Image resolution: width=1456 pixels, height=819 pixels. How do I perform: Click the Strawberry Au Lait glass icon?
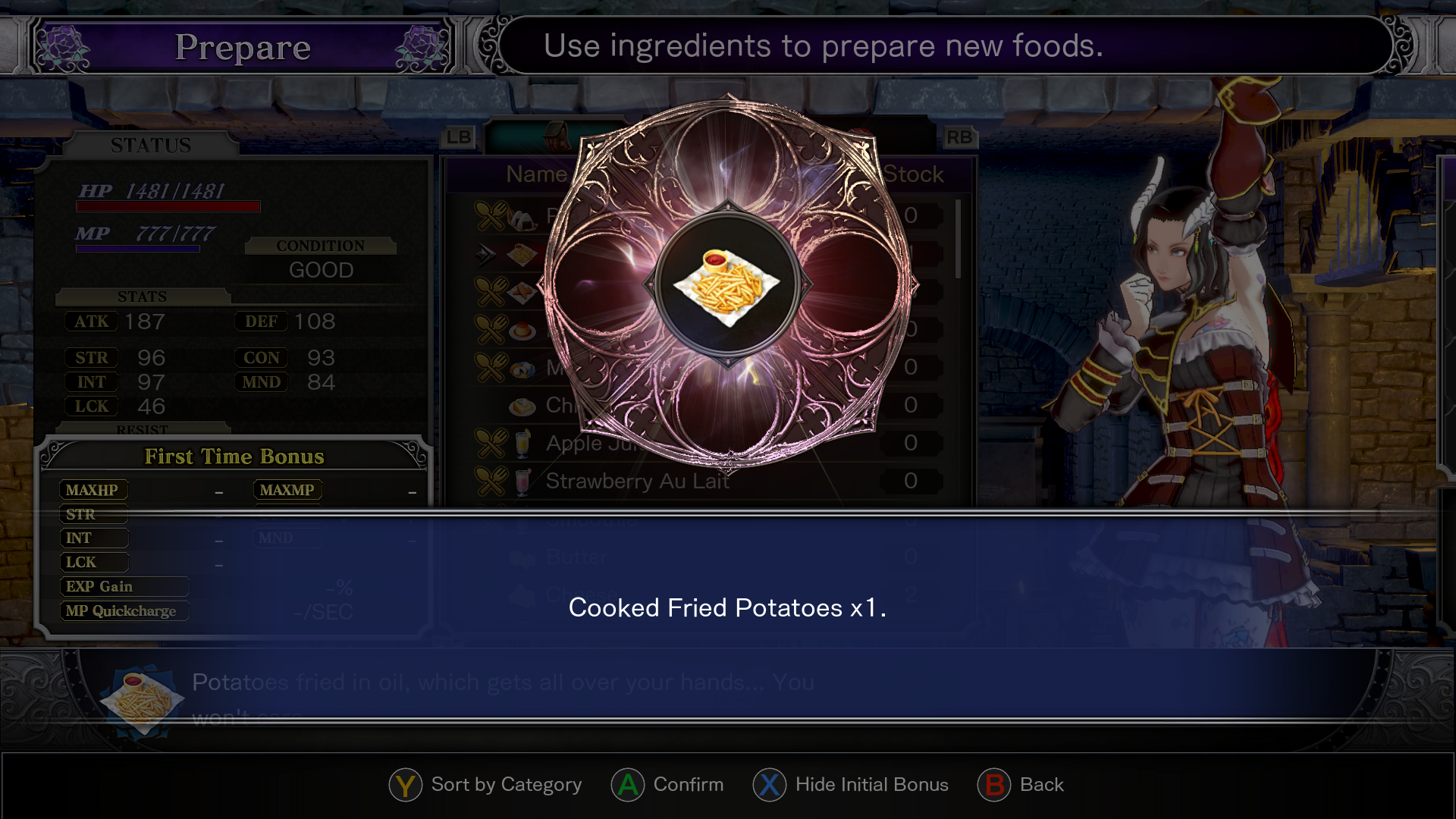tap(523, 481)
